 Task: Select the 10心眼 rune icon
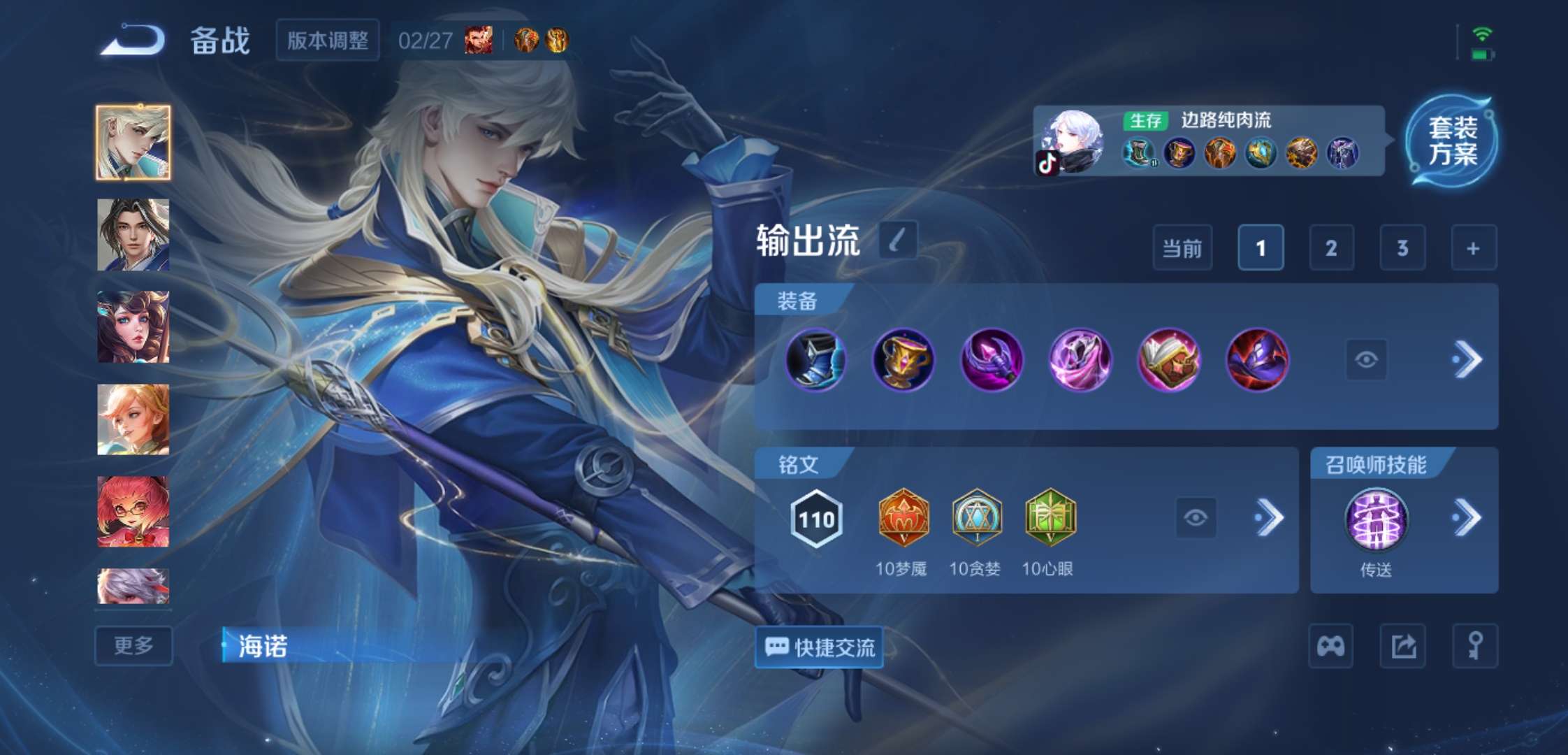(1050, 516)
